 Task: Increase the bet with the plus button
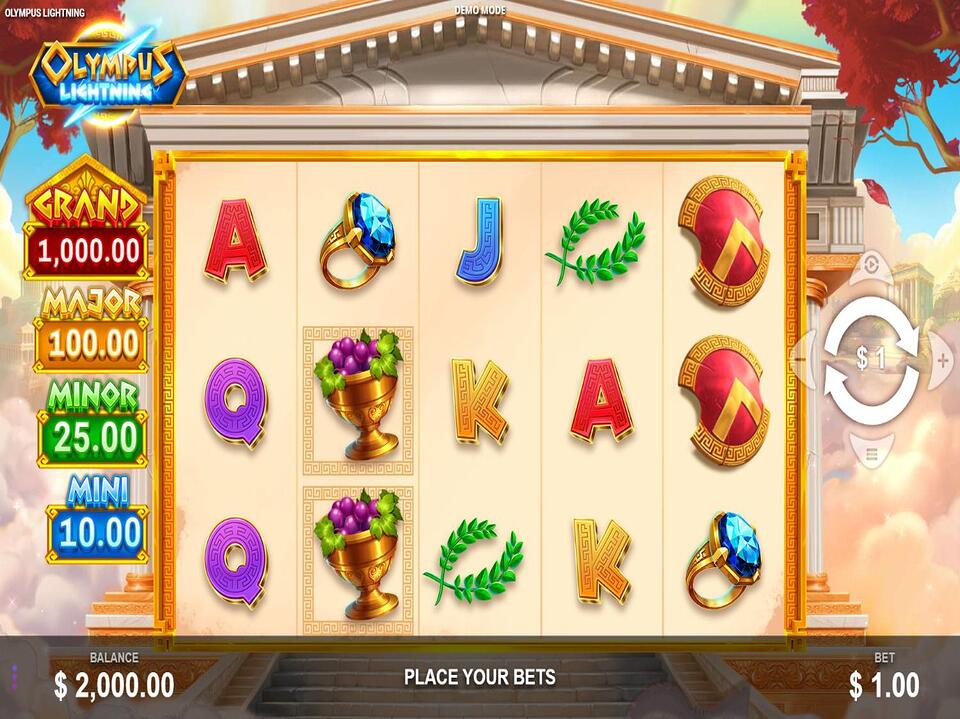coord(942,360)
